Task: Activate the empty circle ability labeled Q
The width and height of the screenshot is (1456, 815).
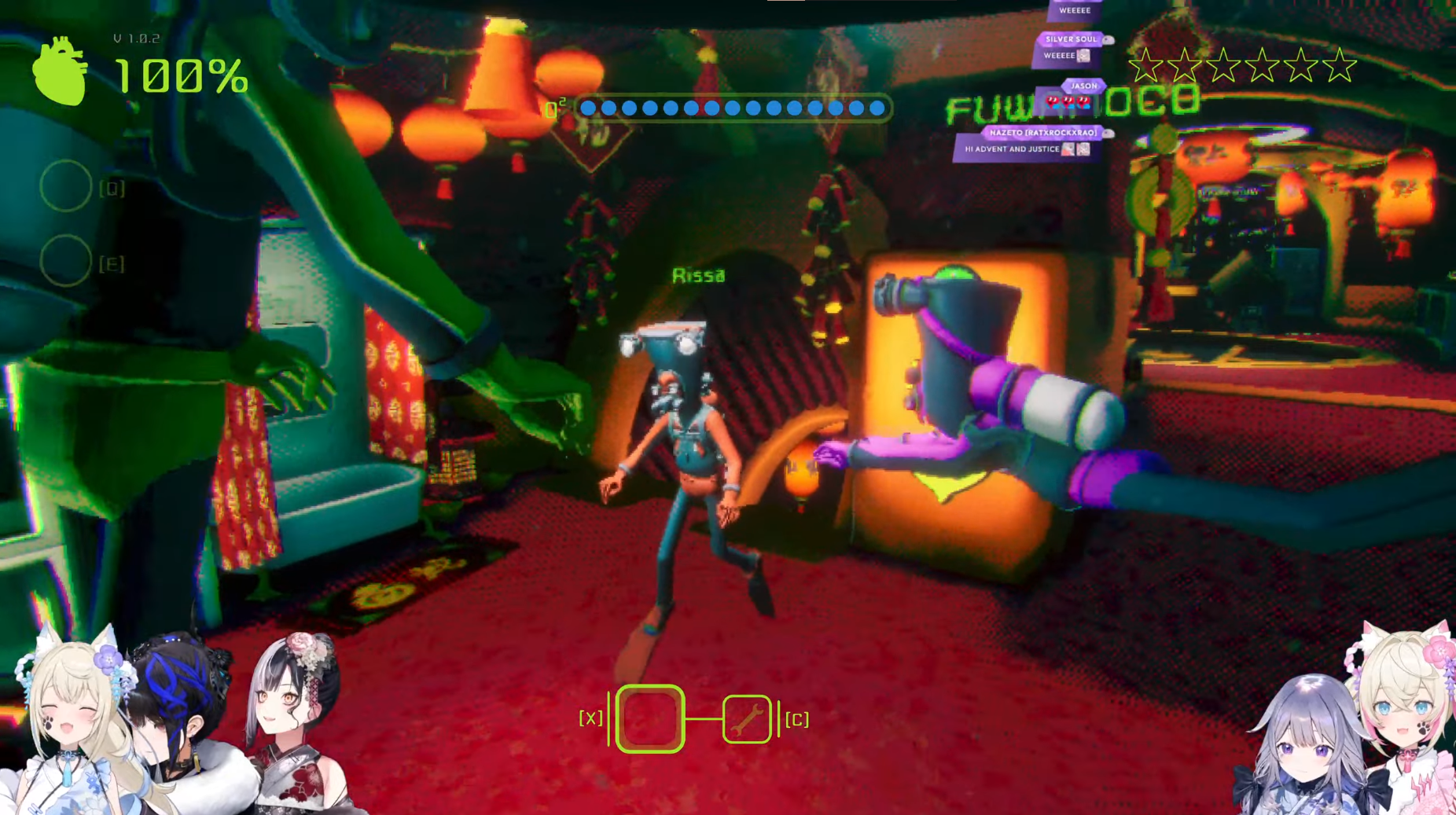Action: (x=65, y=186)
